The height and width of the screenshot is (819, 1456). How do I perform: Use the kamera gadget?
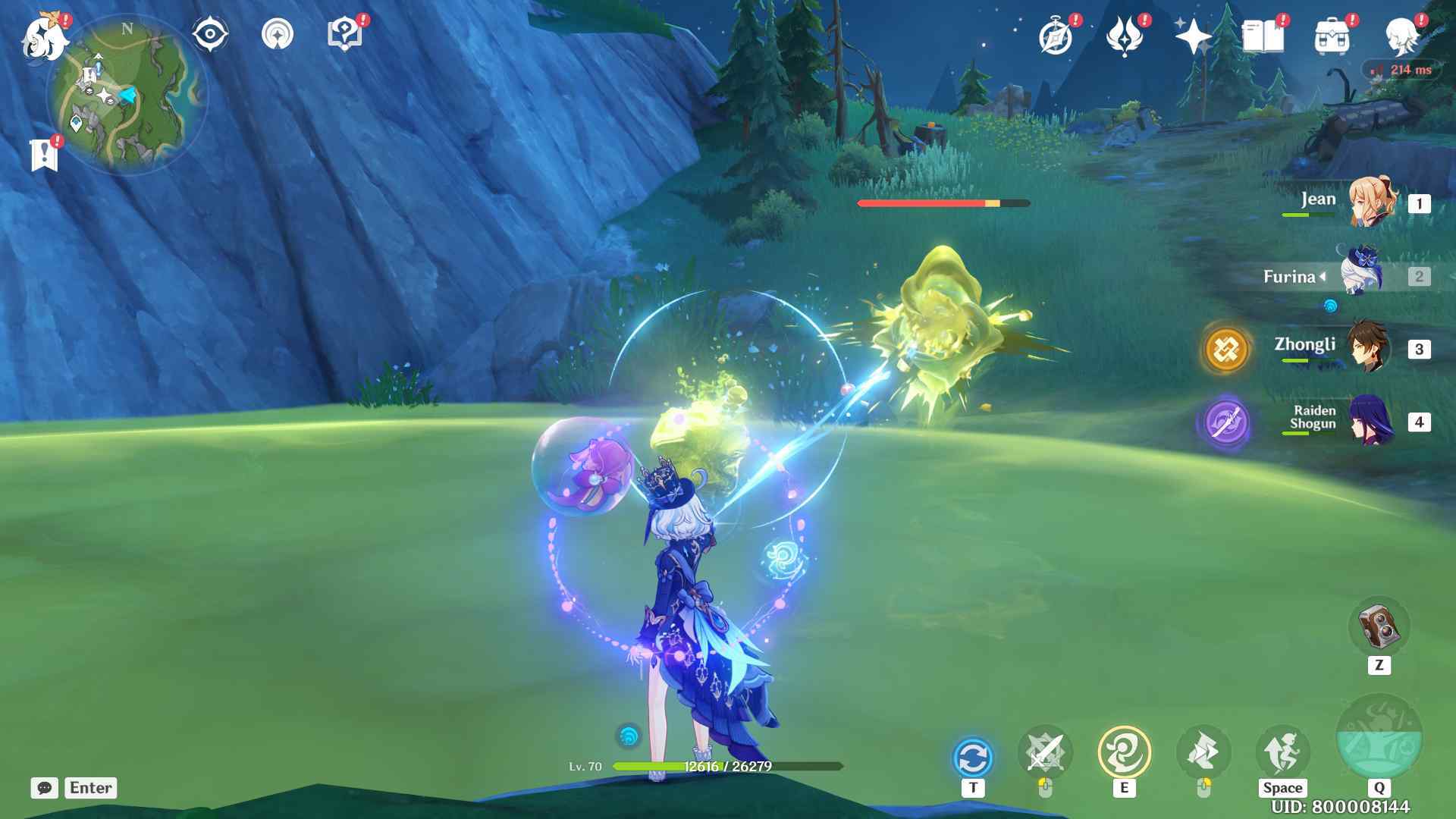1379,627
